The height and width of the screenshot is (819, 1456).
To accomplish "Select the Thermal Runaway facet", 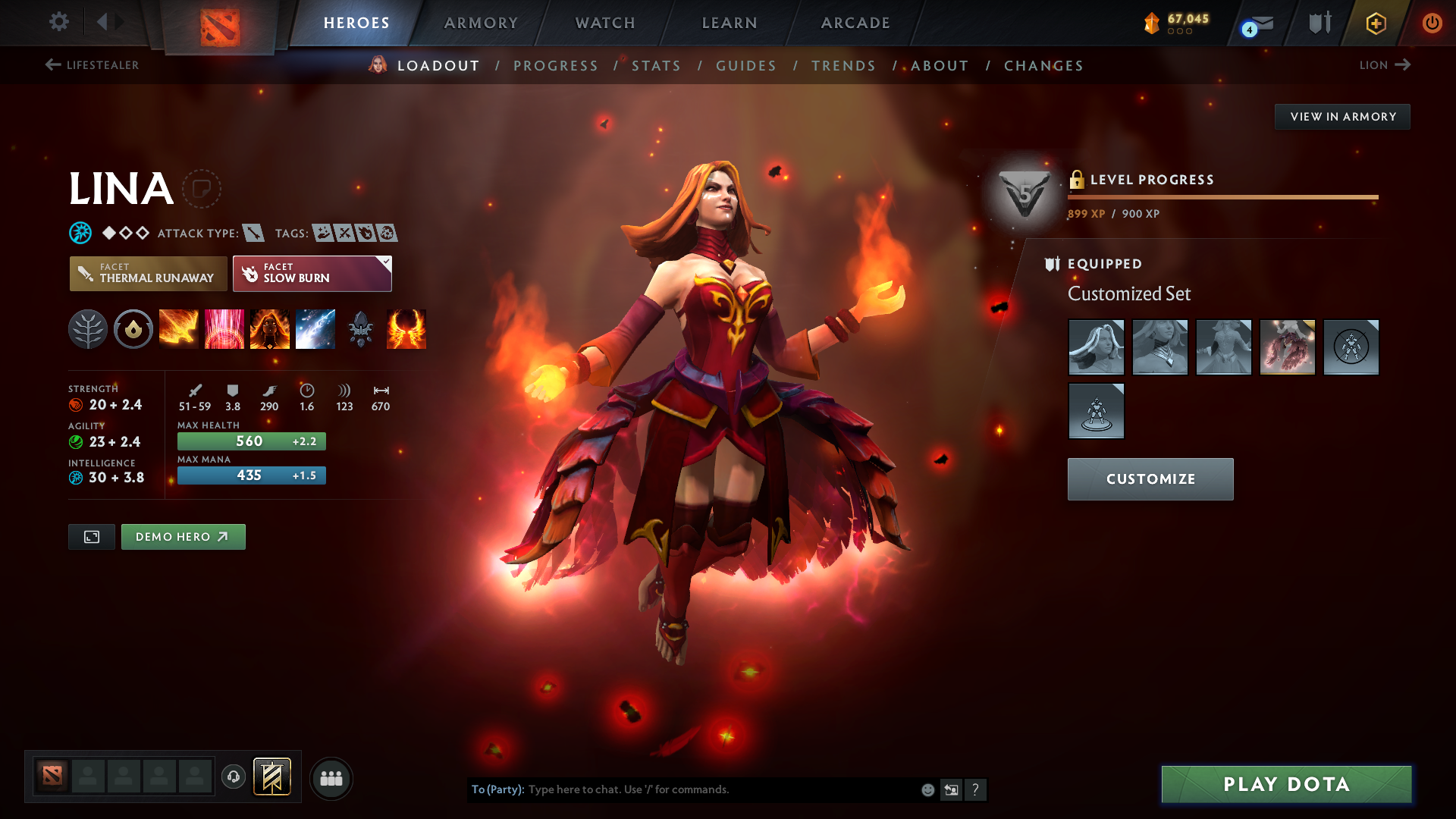I will coord(148,274).
